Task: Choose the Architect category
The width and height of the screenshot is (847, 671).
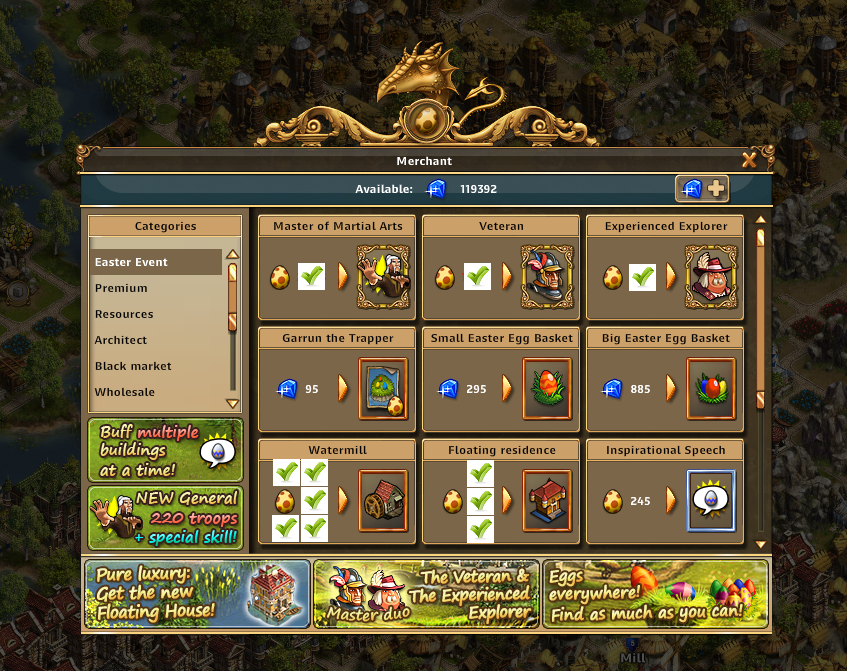Action: (x=155, y=340)
